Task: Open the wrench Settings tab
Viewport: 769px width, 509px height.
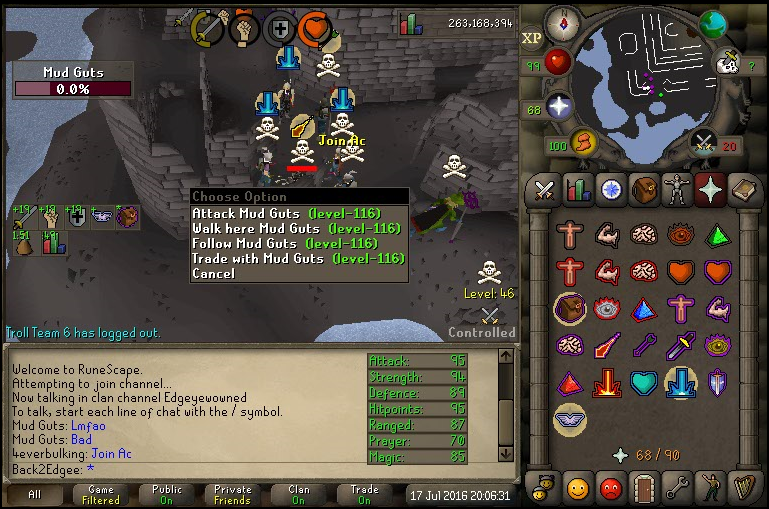Action: pyautogui.click(x=676, y=489)
